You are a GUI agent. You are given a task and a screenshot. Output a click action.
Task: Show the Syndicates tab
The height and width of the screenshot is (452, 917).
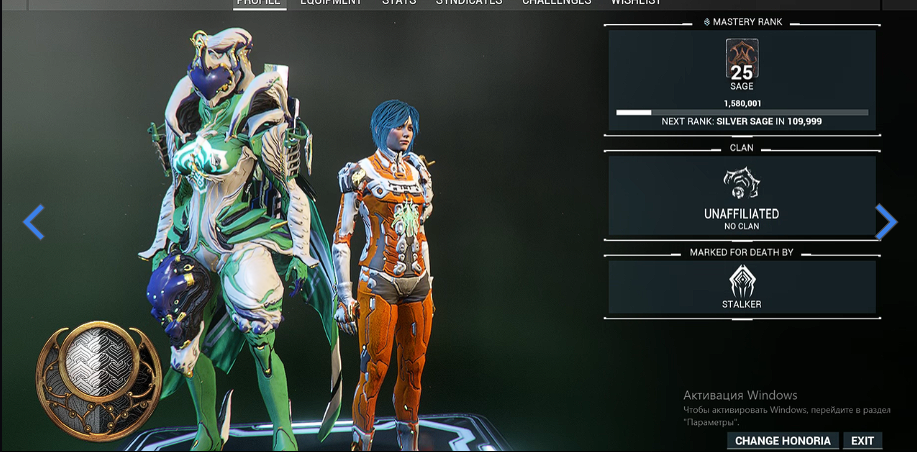click(470, 3)
